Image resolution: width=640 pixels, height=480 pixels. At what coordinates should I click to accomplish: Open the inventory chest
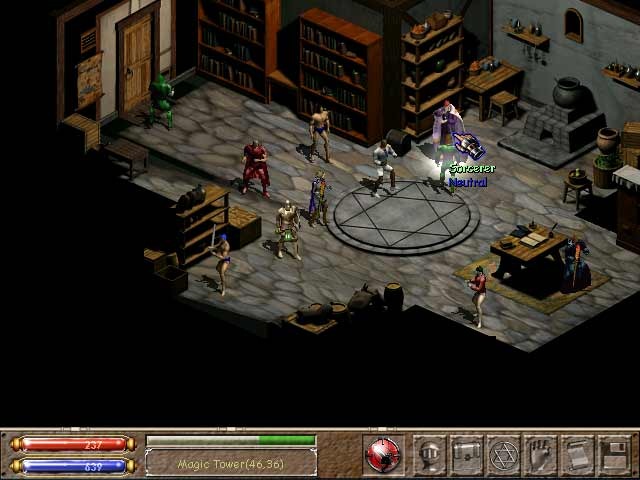coord(467,455)
